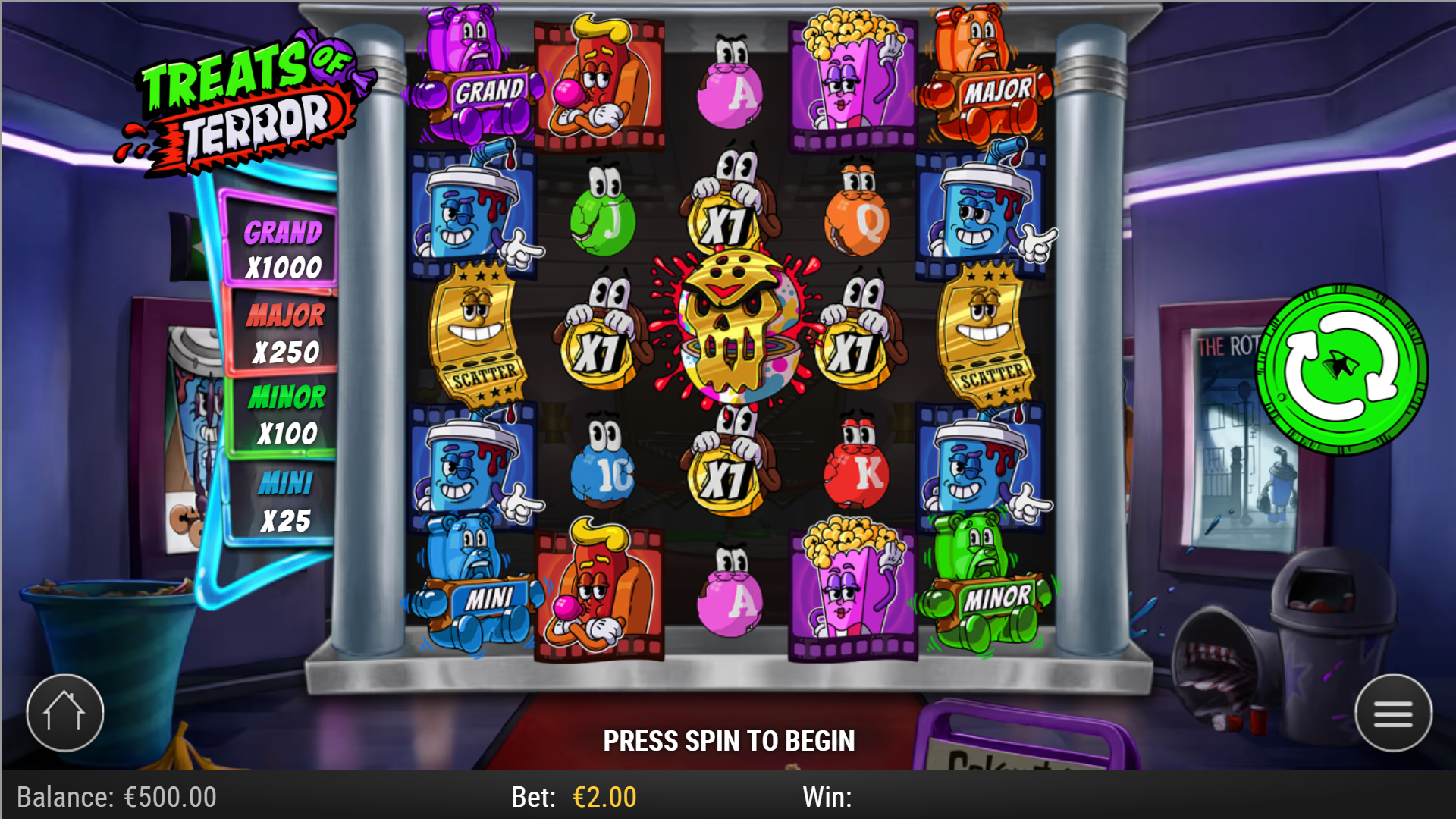The height and width of the screenshot is (819, 1456).
Task: Click the Balance €500.00 display
Action: (x=118, y=796)
